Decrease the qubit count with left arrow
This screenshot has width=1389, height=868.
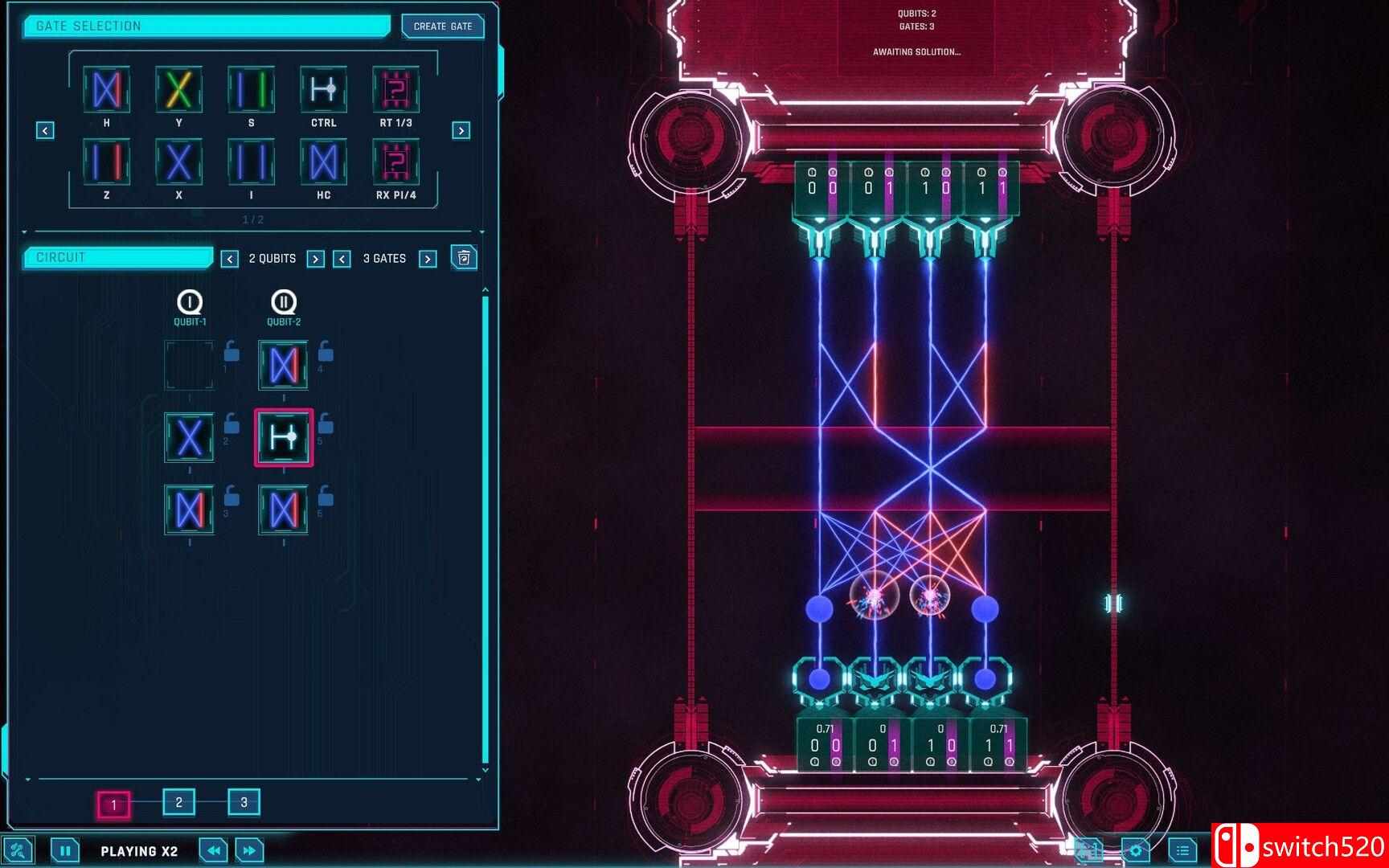pyautogui.click(x=231, y=259)
